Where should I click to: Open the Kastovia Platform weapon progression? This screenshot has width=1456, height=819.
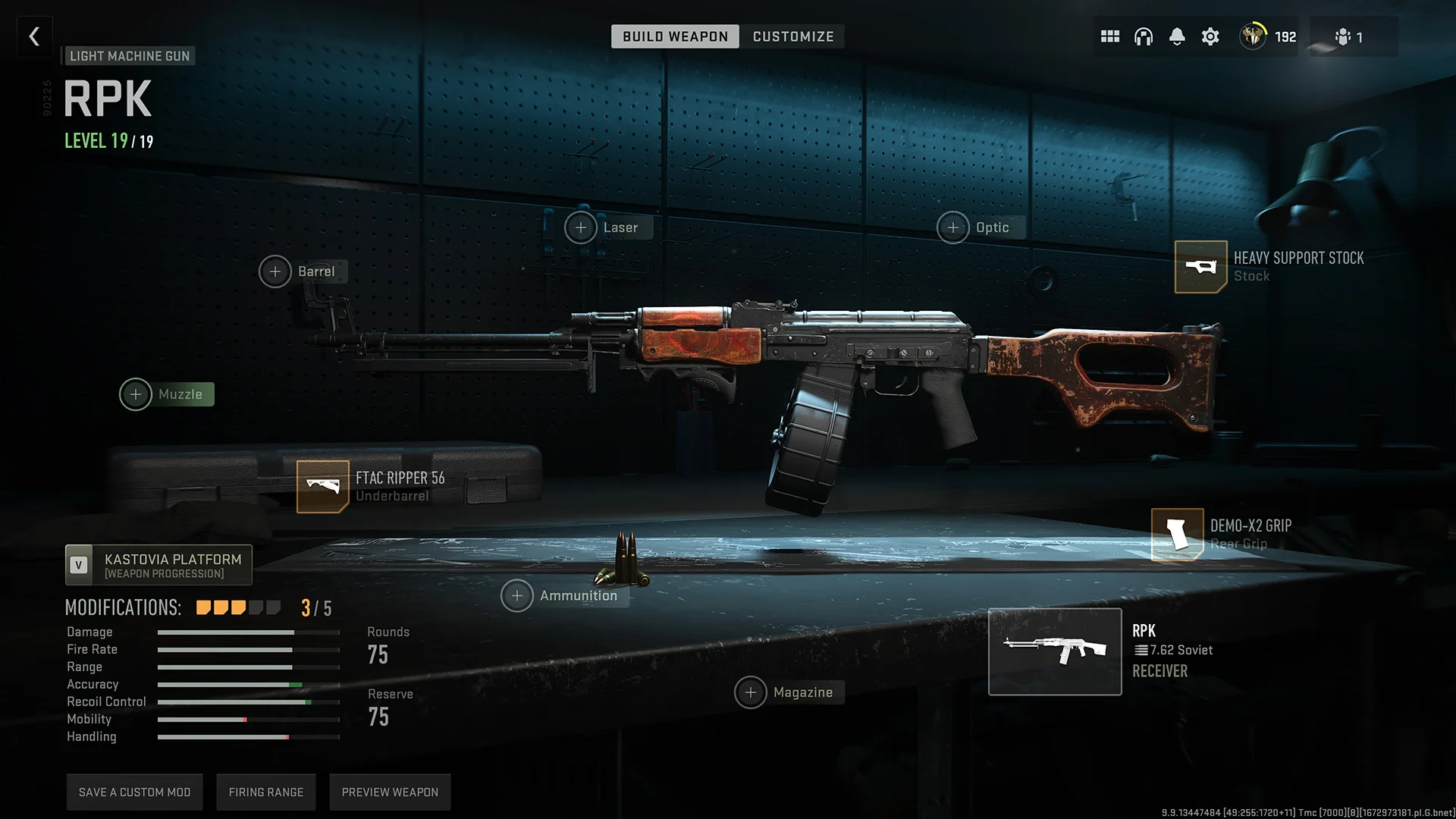click(x=158, y=564)
